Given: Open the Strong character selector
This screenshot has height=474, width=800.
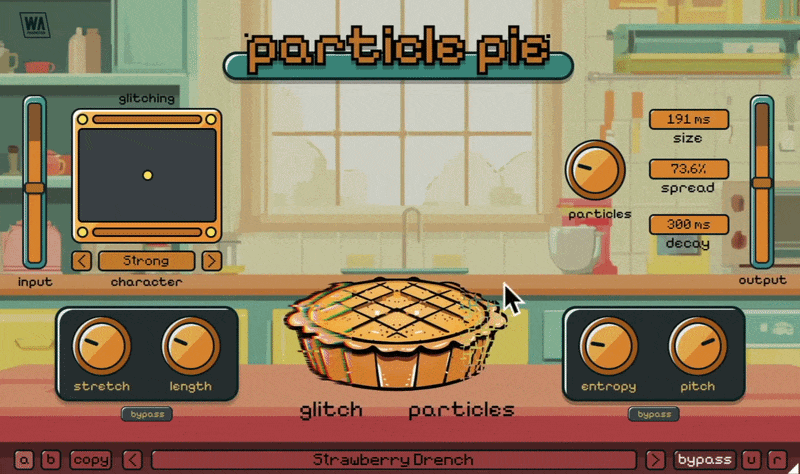Looking at the screenshot, I should [146, 262].
